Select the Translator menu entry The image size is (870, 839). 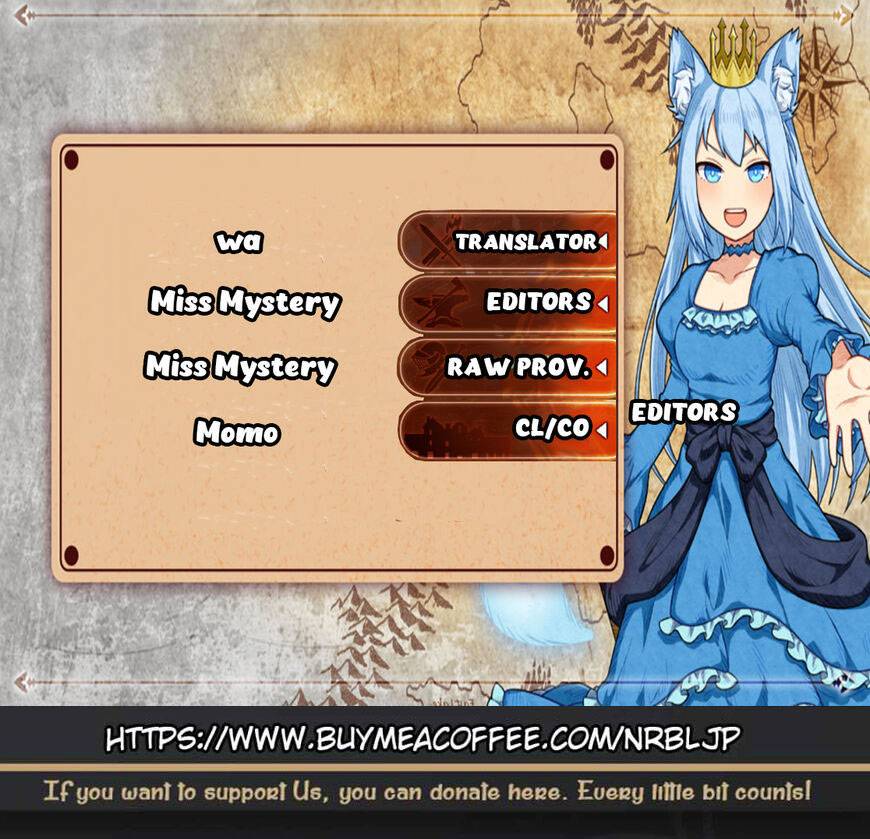coord(508,242)
